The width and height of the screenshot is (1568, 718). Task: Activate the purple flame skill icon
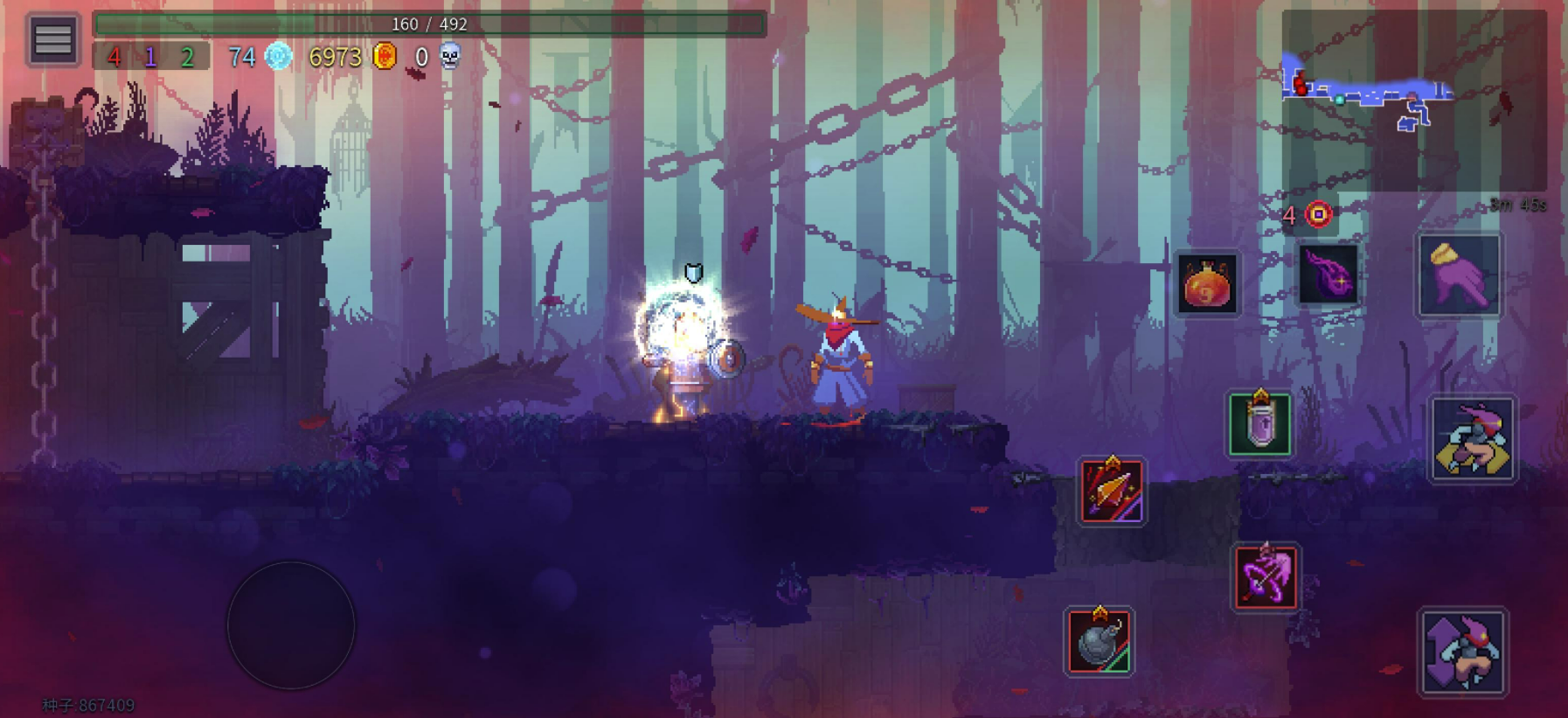coord(1328,275)
